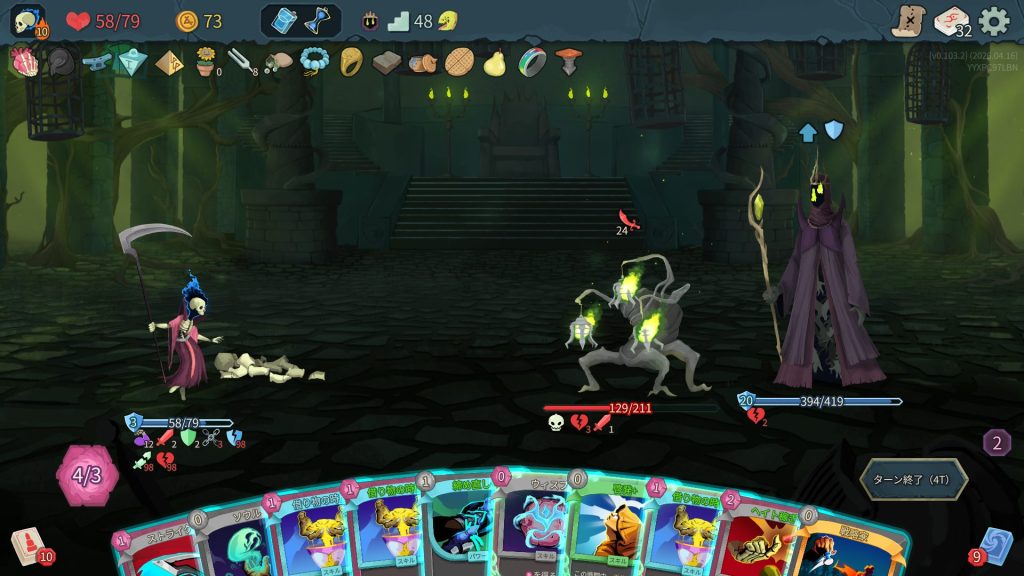Open the map scroll
The image size is (1024, 576).
click(x=908, y=21)
